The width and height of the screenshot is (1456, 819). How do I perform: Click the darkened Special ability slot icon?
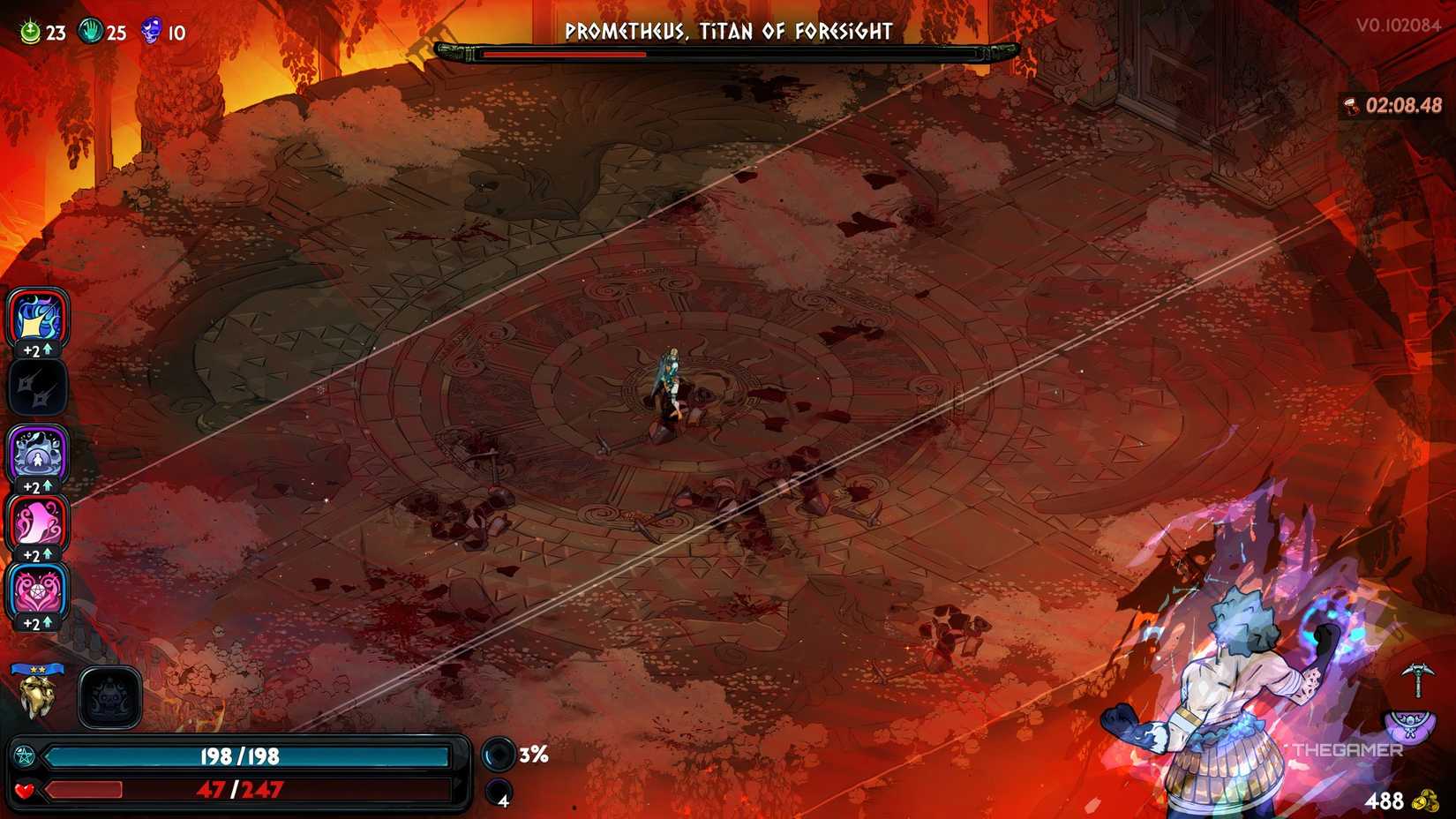[x=37, y=387]
